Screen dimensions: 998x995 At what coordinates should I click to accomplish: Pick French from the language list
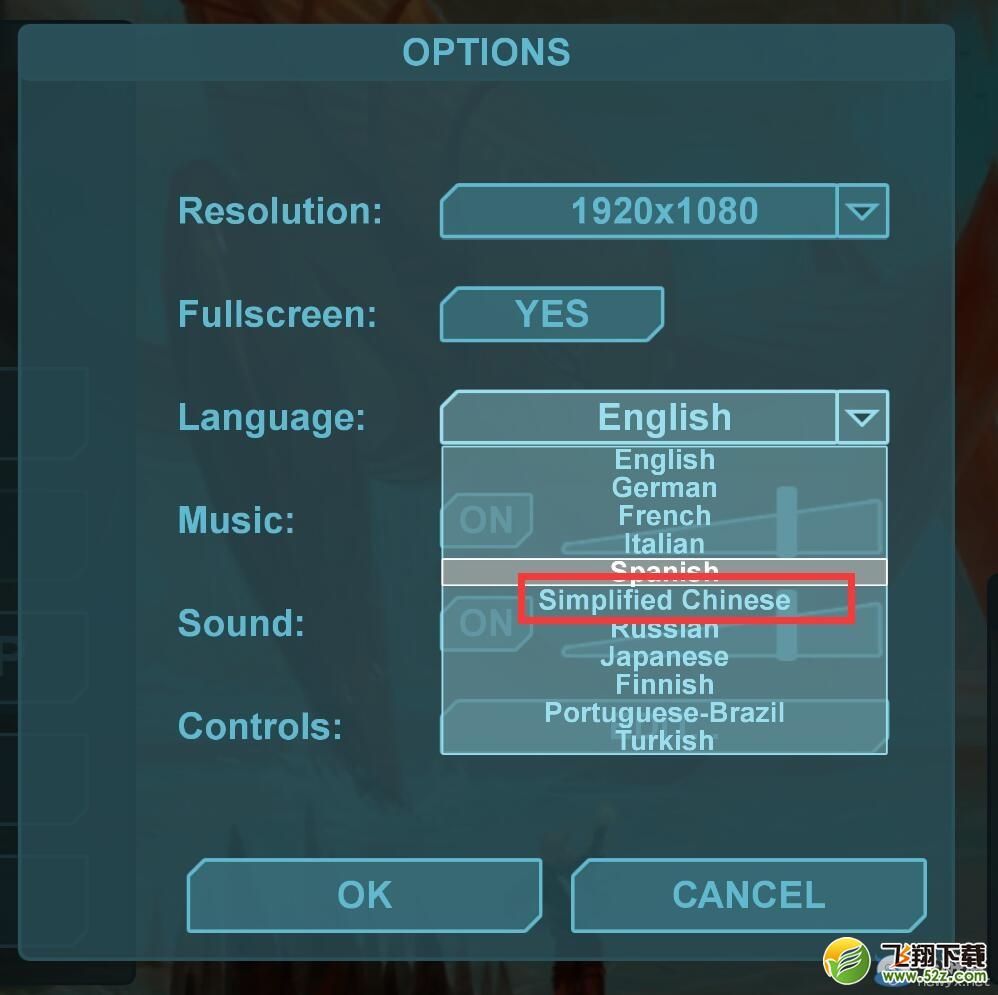[664, 516]
